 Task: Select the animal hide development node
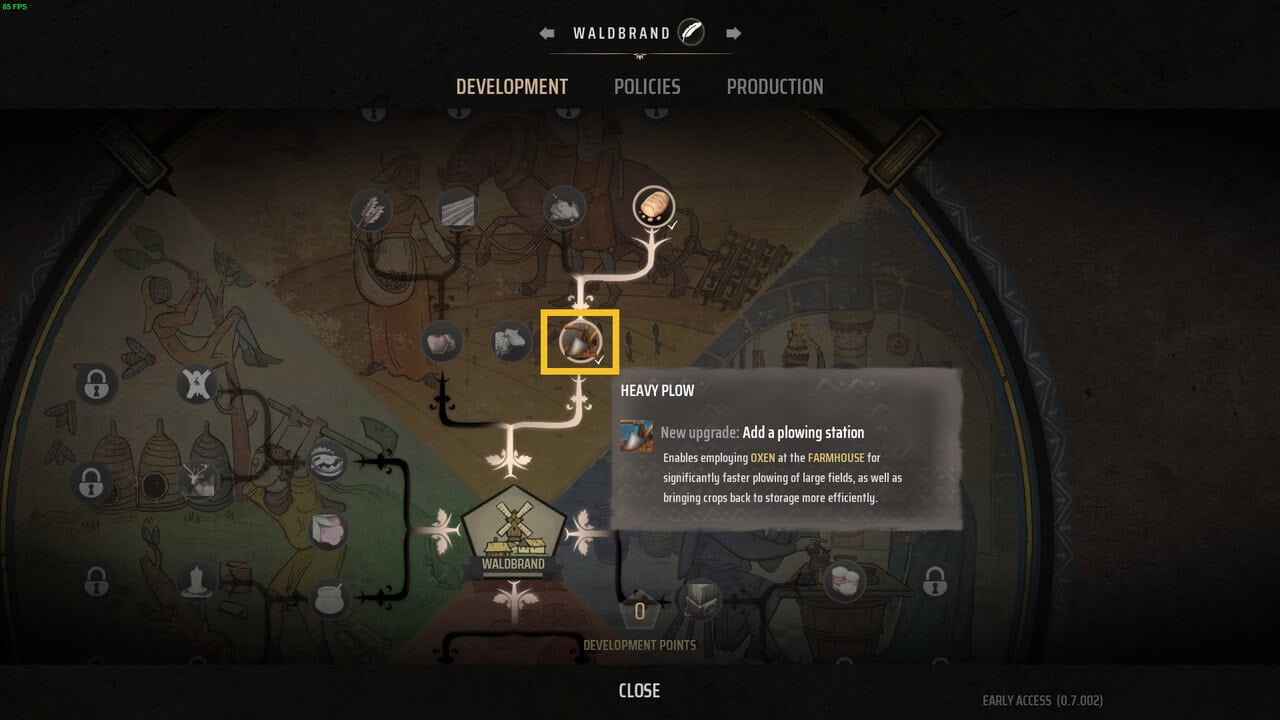(x=198, y=384)
